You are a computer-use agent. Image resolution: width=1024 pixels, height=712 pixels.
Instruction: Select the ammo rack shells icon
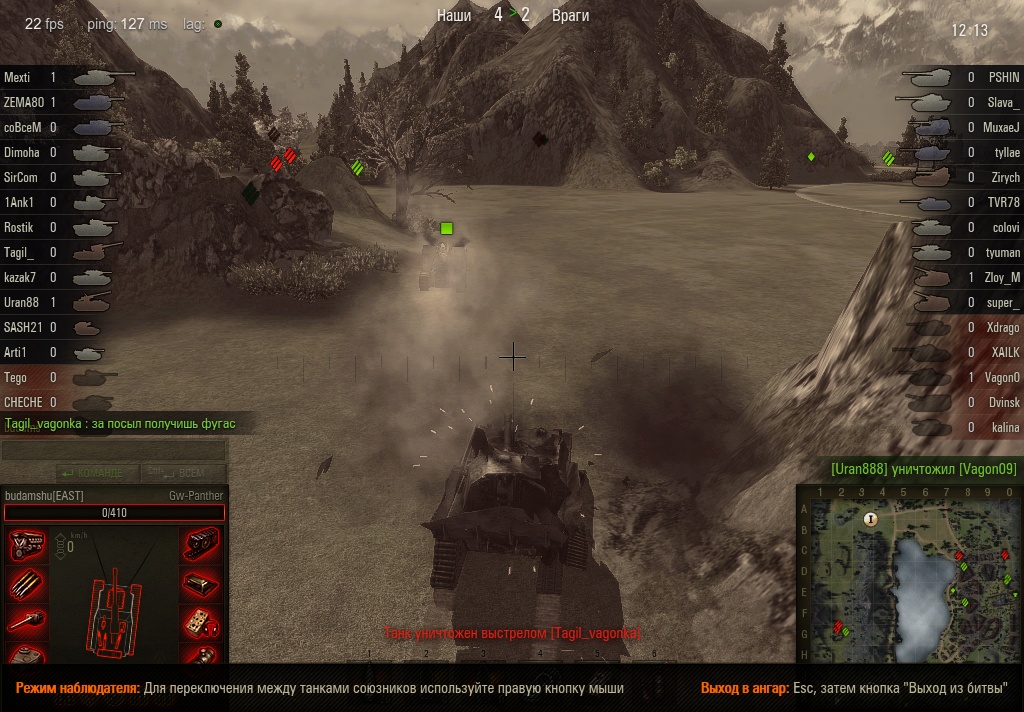pyautogui.click(x=27, y=583)
